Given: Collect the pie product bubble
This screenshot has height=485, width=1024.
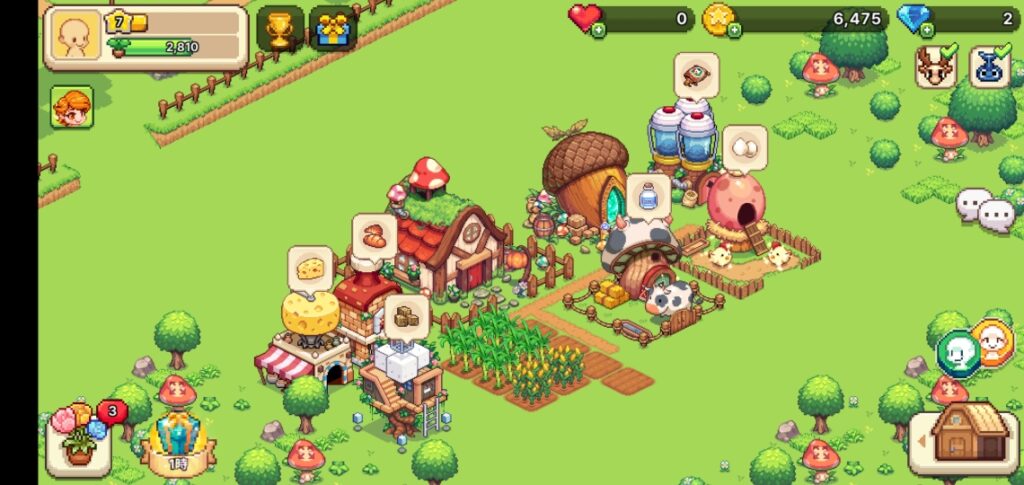Looking at the screenshot, I should (x=696, y=73).
